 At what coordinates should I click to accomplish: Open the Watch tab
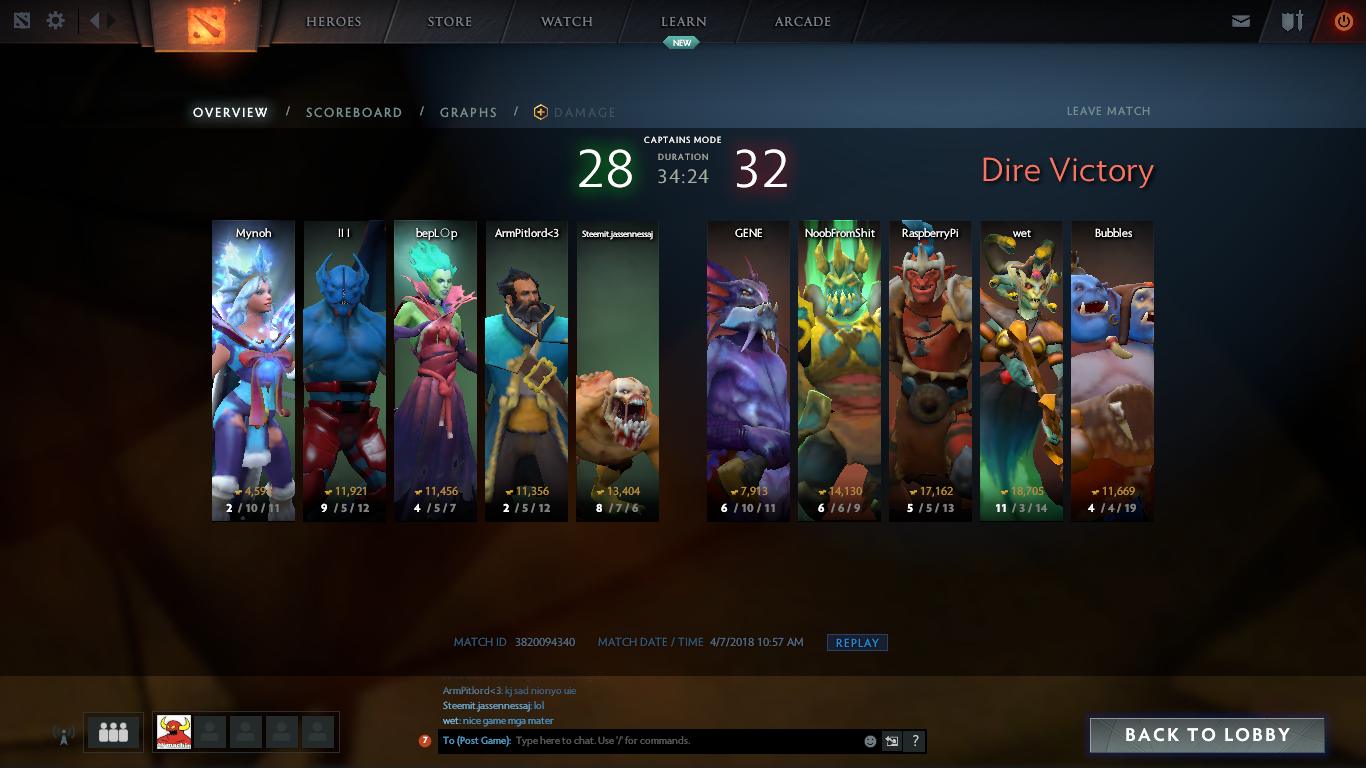point(566,21)
